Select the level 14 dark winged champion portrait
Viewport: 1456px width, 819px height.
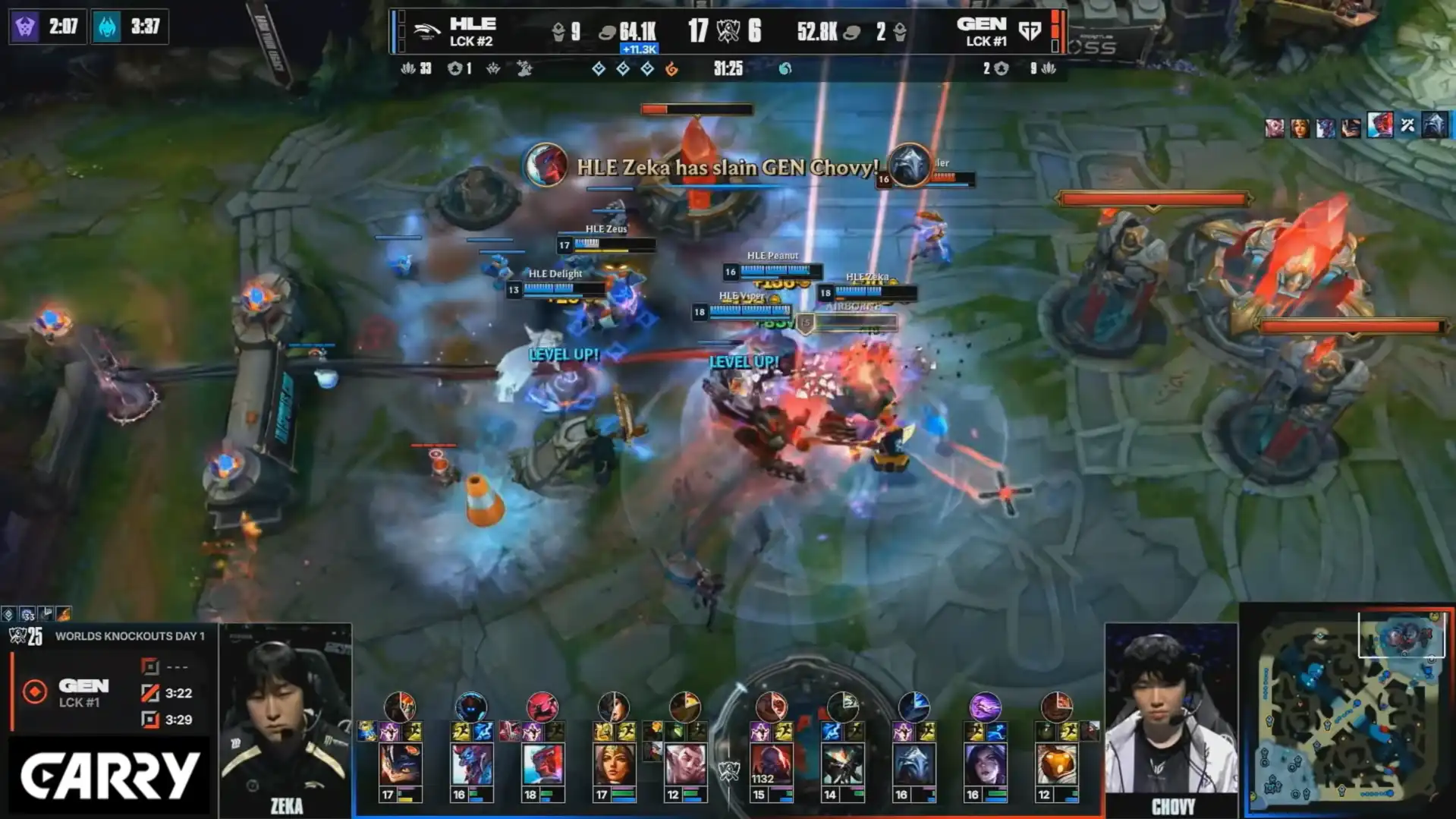coord(841,765)
